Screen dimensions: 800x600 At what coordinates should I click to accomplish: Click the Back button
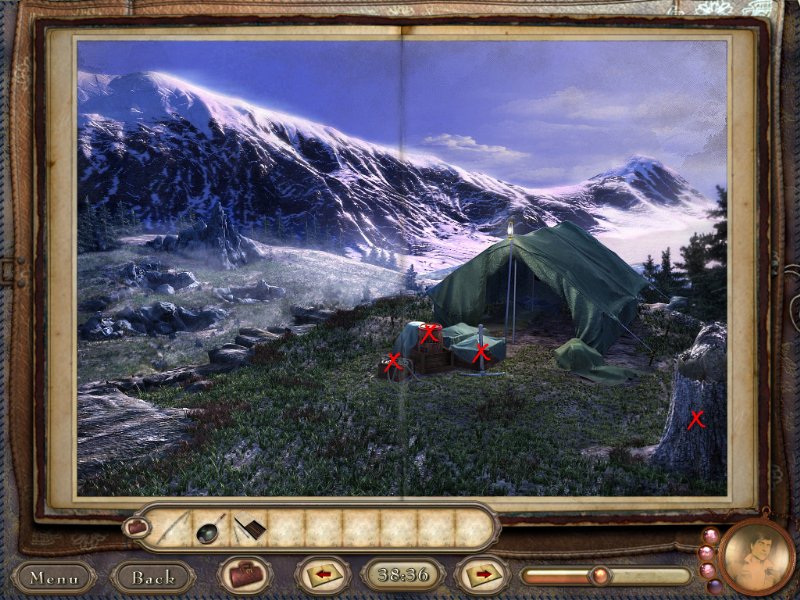(153, 576)
